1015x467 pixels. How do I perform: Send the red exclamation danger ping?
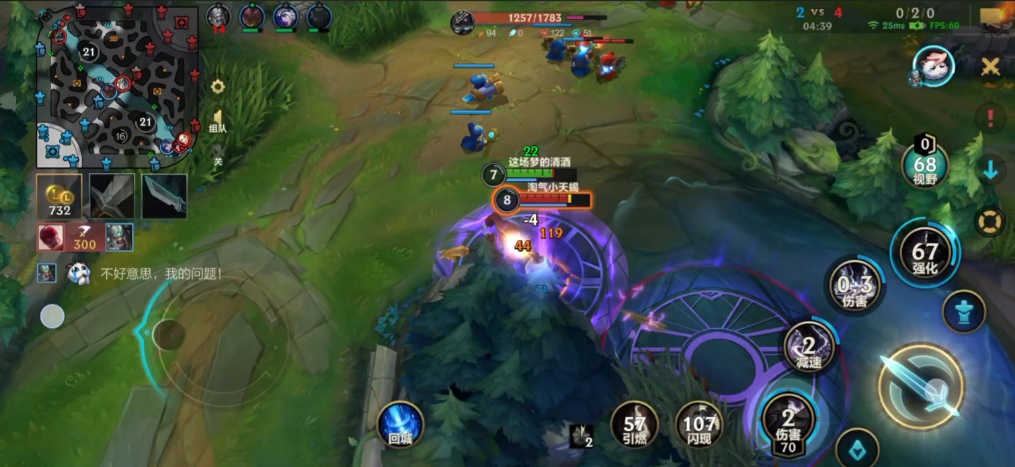(990, 118)
